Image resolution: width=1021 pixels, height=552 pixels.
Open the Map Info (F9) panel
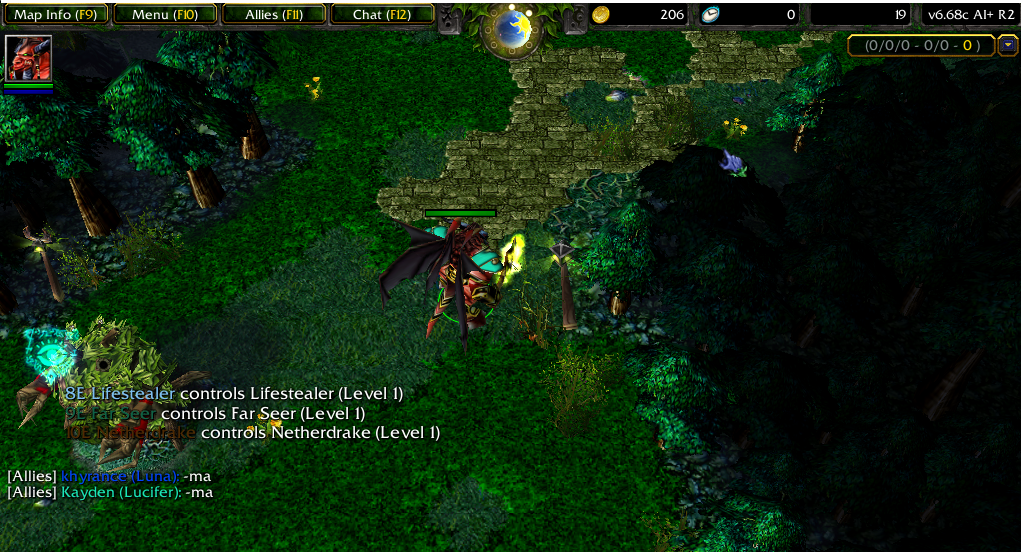click(55, 15)
